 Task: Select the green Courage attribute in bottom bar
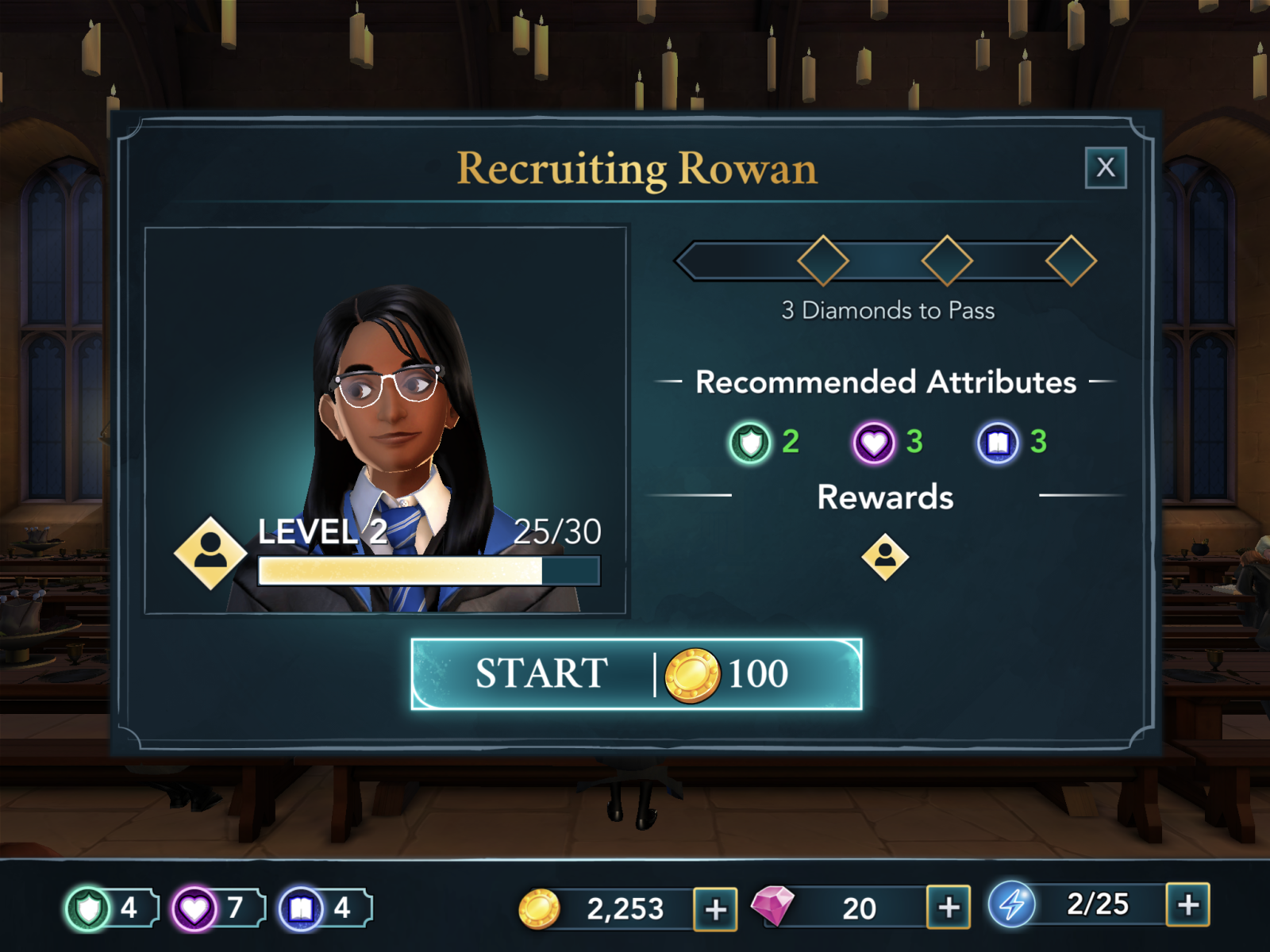[88, 908]
